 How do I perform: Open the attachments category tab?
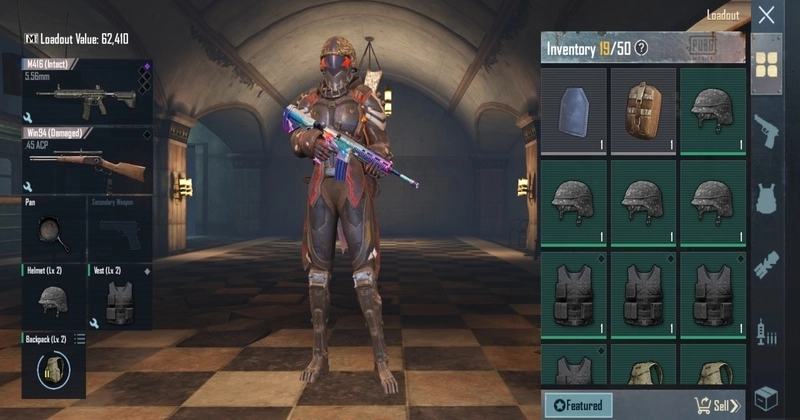(x=766, y=264)
